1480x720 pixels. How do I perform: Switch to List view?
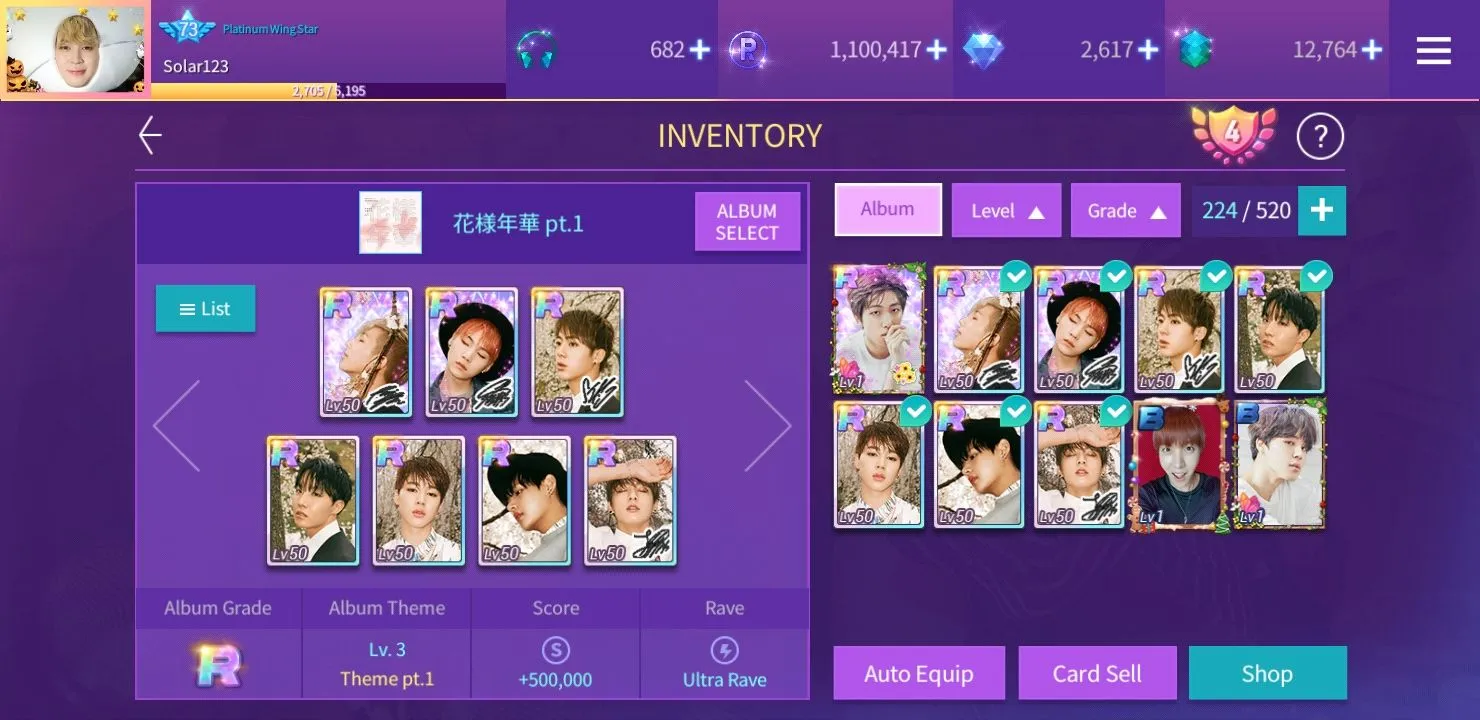205,309
